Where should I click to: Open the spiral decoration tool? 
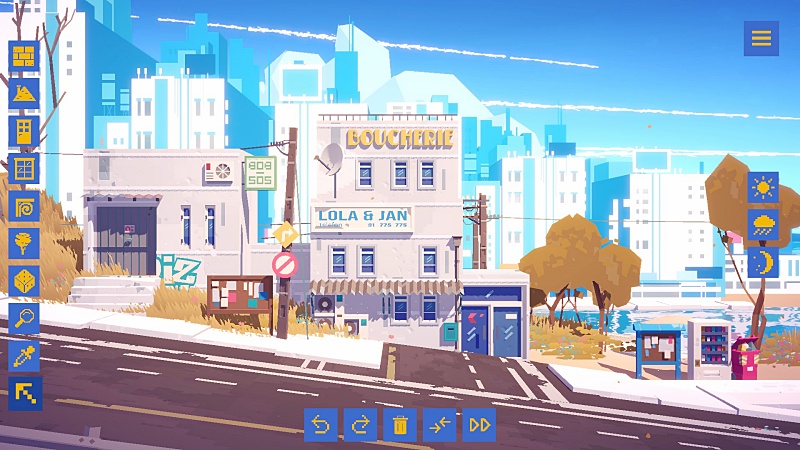pyautogui.click(x=24, y=206)
